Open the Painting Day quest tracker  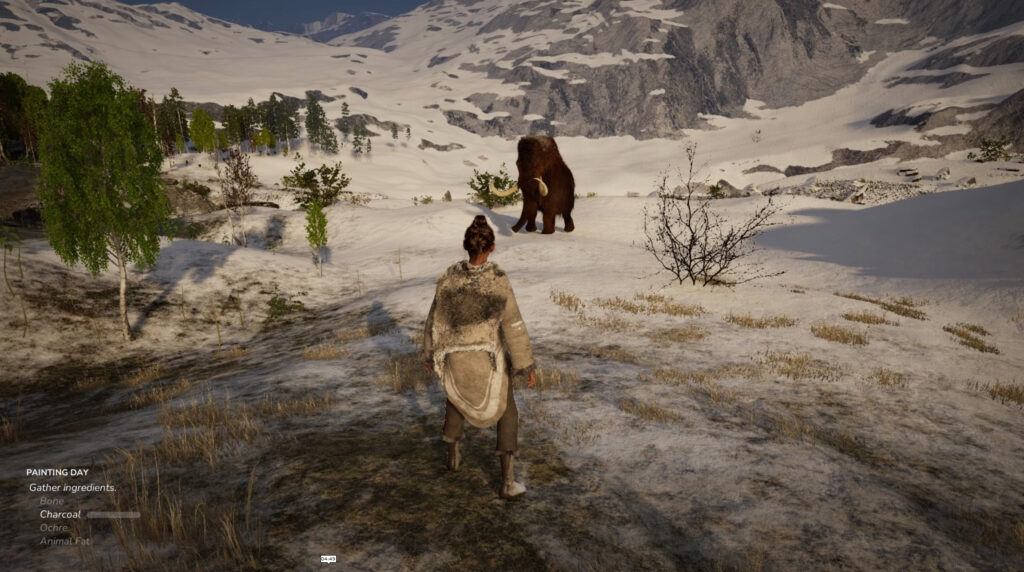point(57,472)
